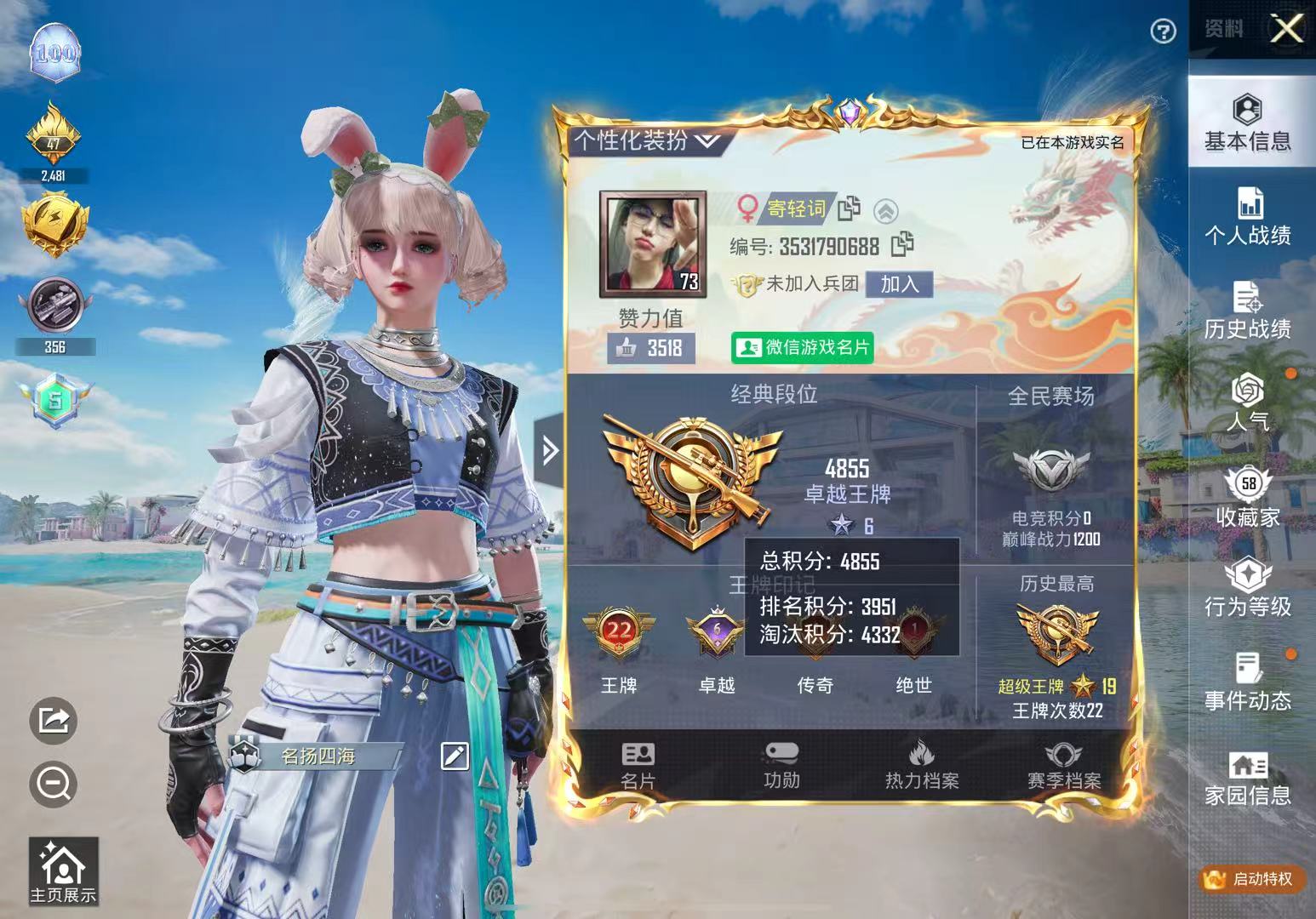This screenshot has width=1316, height=919.
Task: Tap the green 微信游戏名片 button
Action: (x=800, y=346)
